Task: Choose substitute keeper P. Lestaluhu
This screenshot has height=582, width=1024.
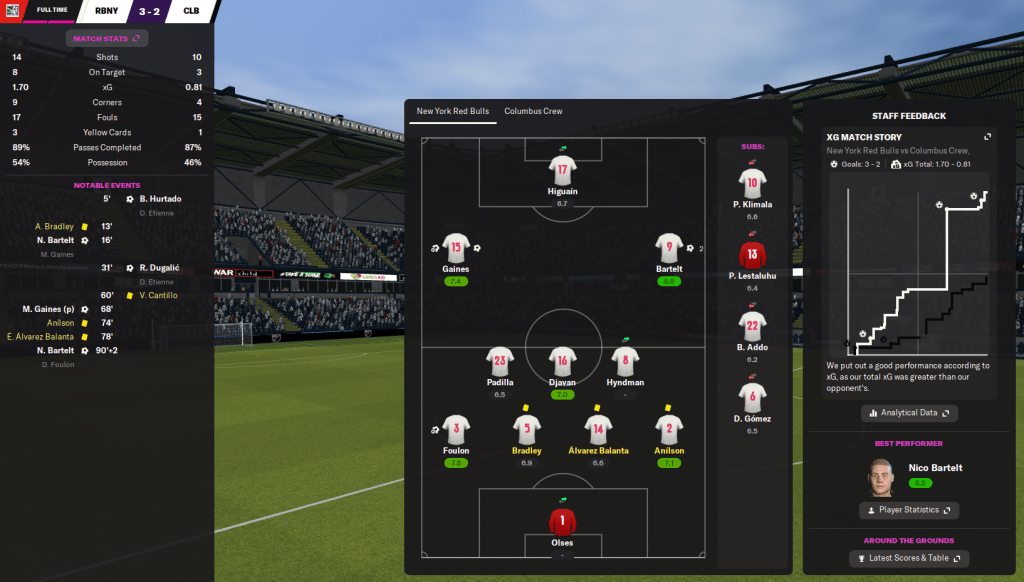Action: 752,256
